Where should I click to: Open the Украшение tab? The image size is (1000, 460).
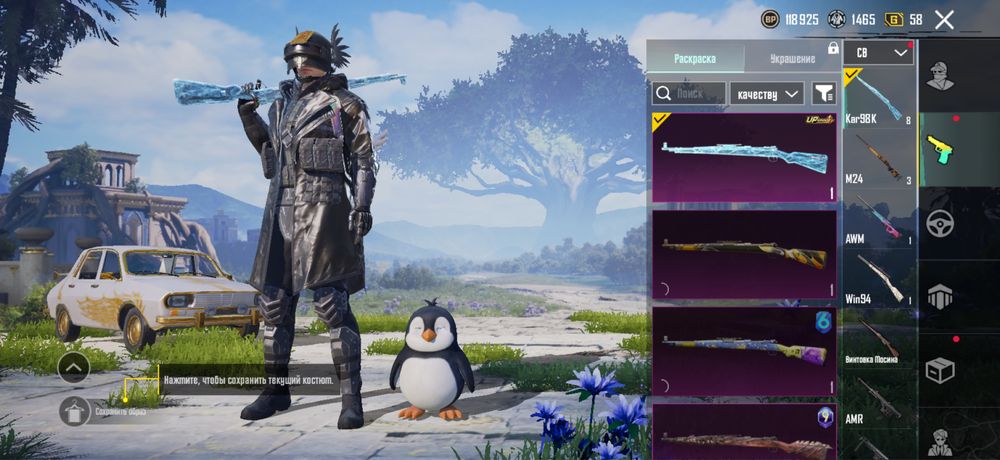point(792,58)
